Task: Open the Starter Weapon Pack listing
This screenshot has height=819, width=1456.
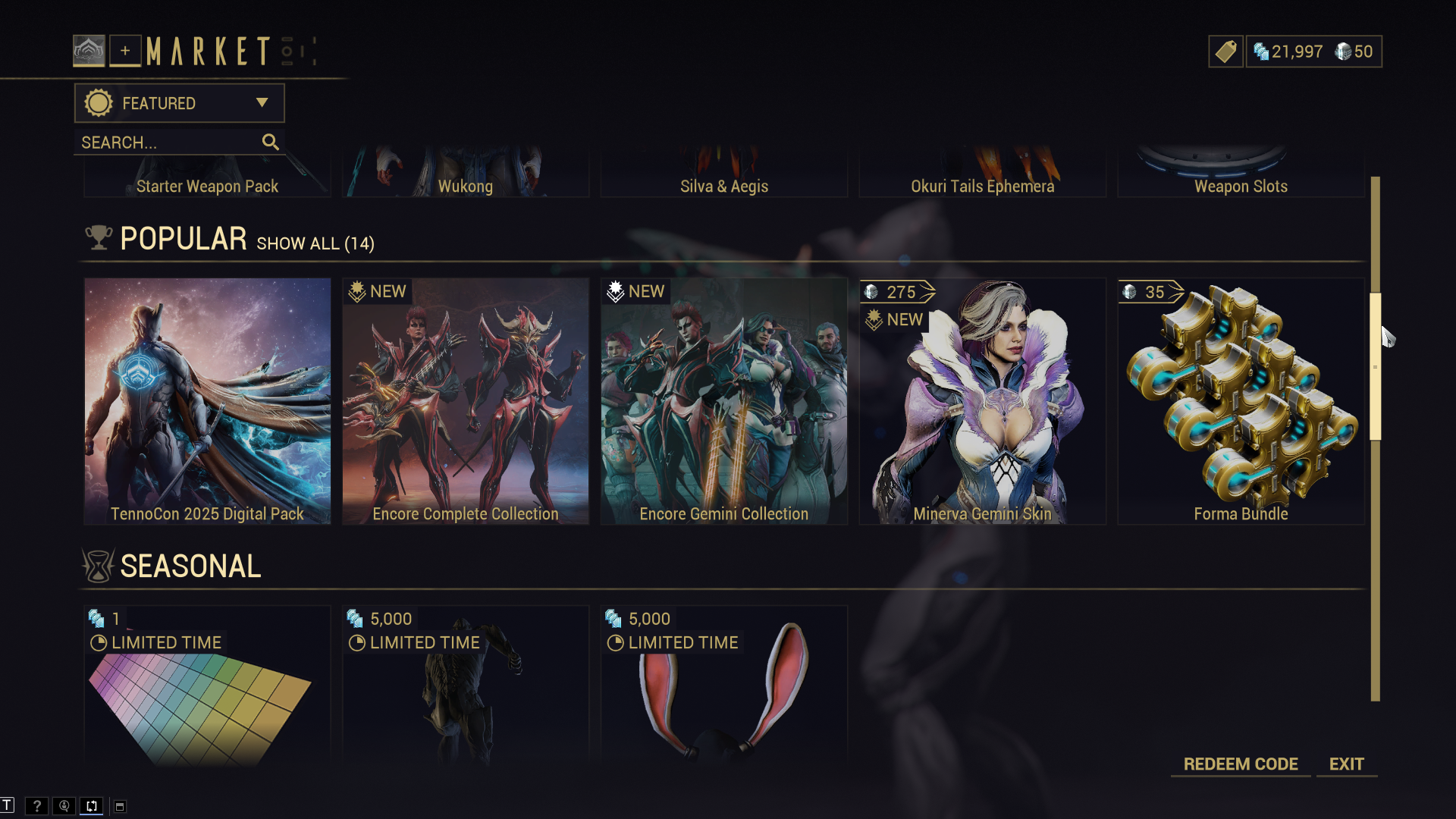Action: (x=207, y=178)
